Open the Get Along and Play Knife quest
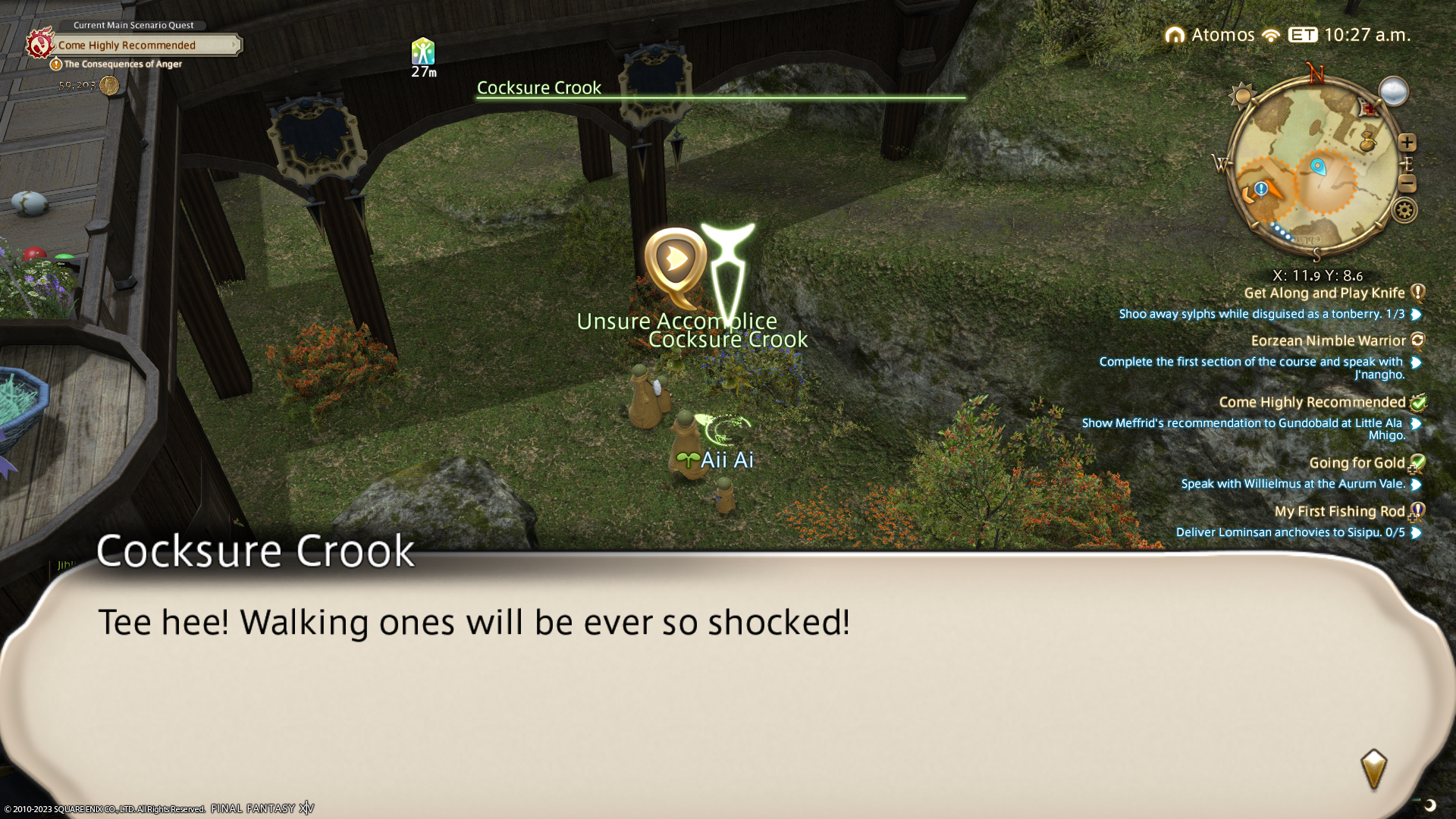1456x819 pixels. (x=1324, y=293)
